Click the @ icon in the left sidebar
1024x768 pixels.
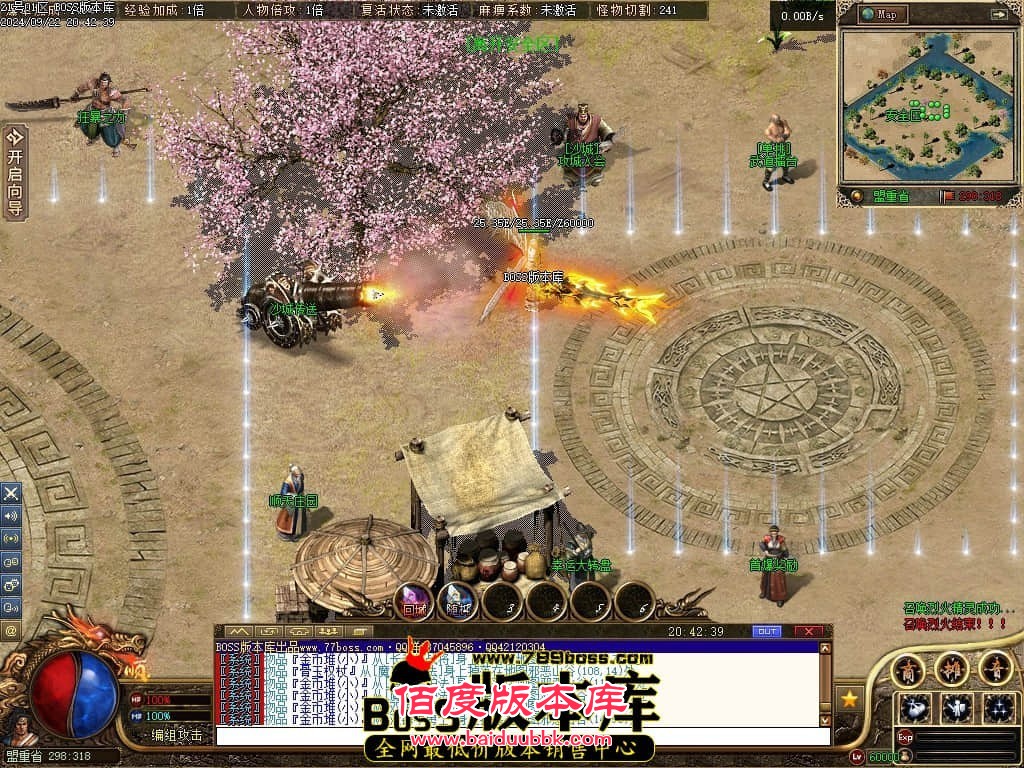(x=11, y=631)
